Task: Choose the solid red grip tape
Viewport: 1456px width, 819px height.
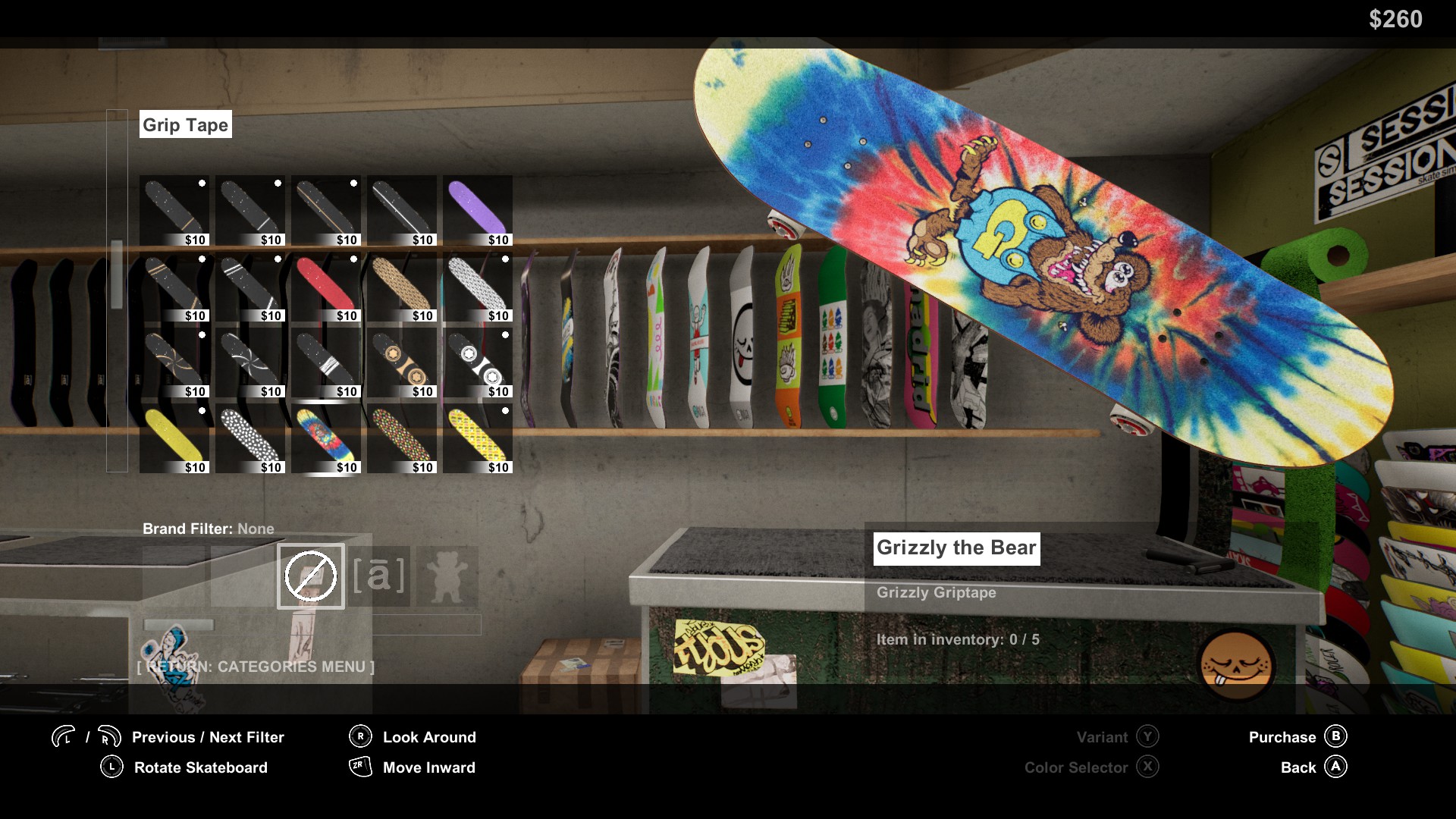Action: (x=326, y=286)
